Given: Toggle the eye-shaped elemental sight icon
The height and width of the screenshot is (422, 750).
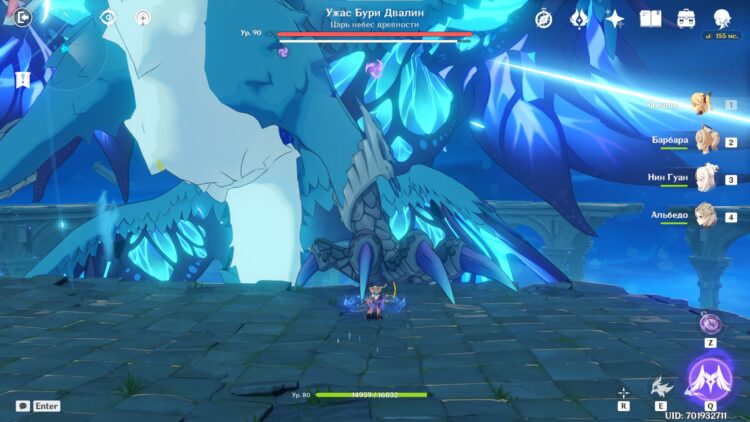Looking at the screenshot, I should (108, 17).
